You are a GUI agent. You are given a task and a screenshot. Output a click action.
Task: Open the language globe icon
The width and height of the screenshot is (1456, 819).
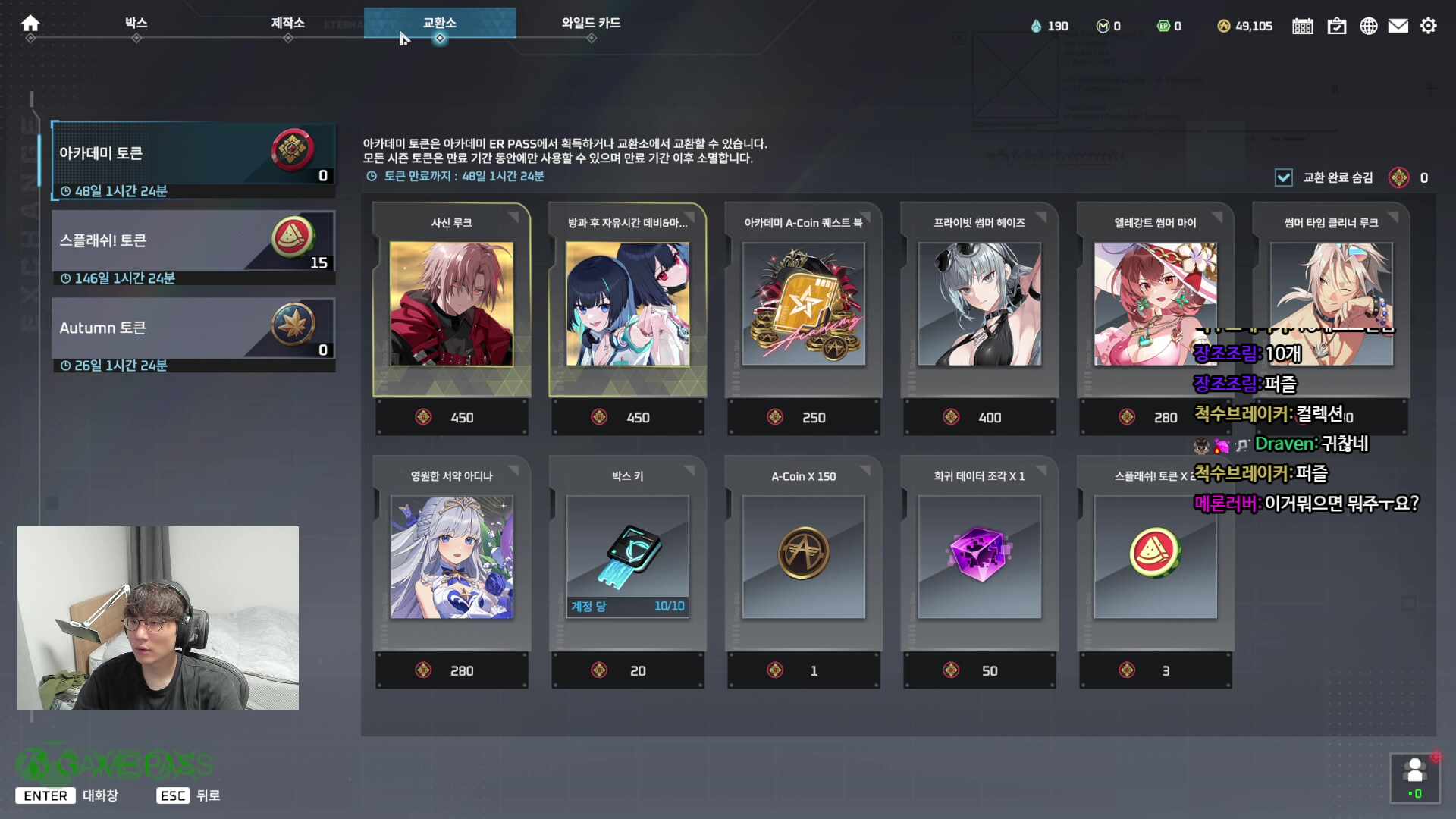pos(1368,25)
